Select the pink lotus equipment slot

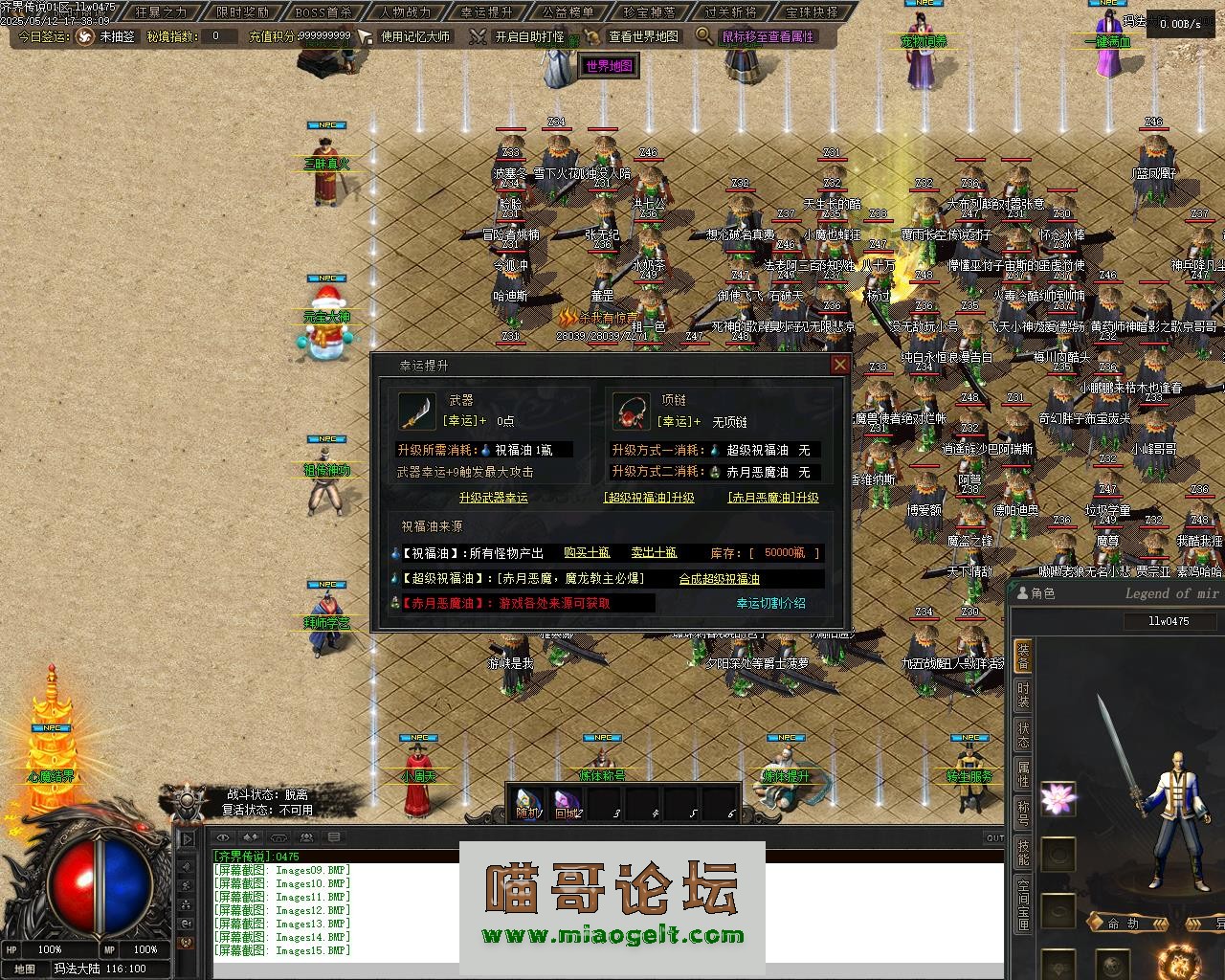1058,798
